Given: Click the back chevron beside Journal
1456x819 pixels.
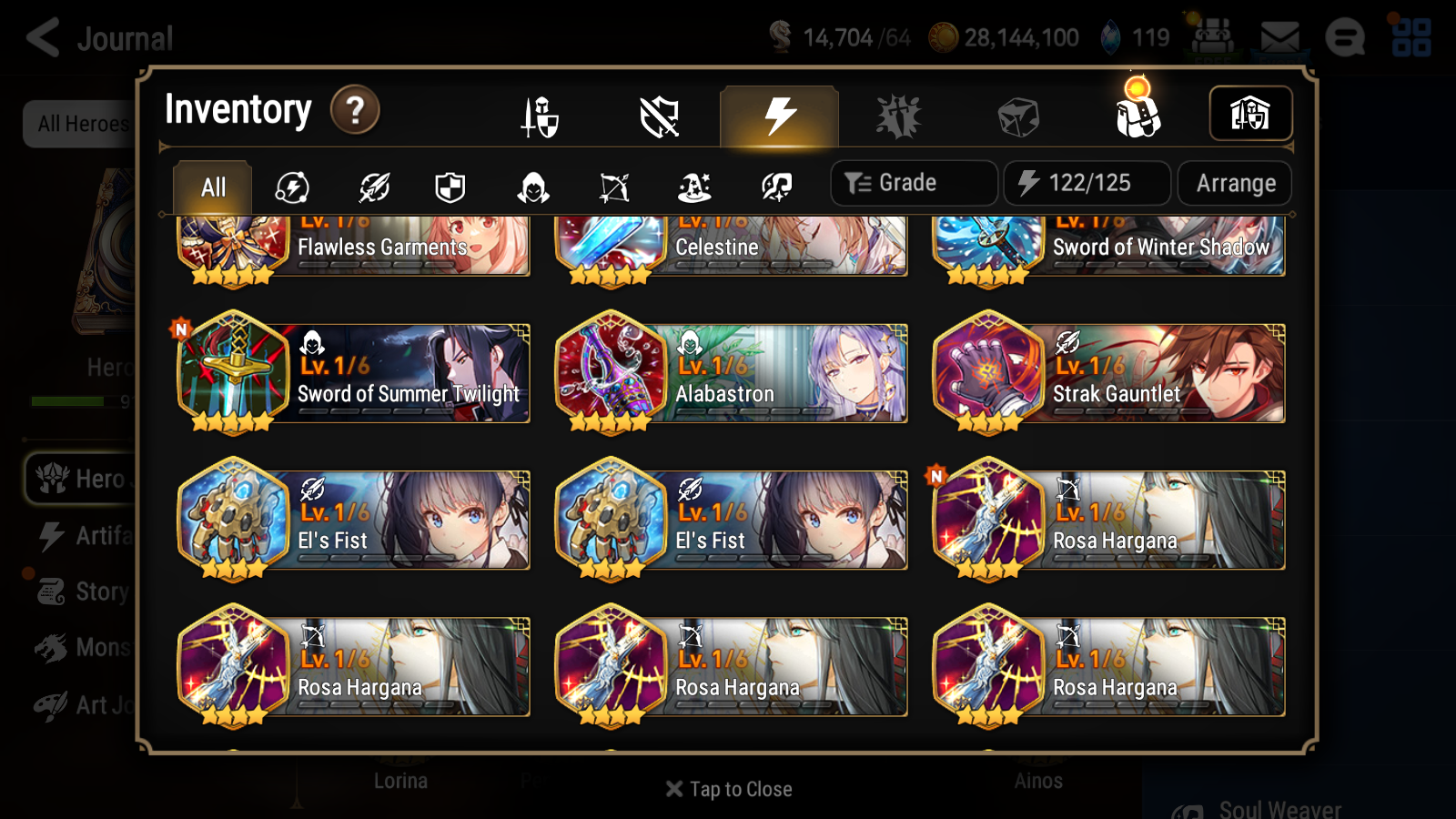Looking at the screenshot, I should pos(41,38).
